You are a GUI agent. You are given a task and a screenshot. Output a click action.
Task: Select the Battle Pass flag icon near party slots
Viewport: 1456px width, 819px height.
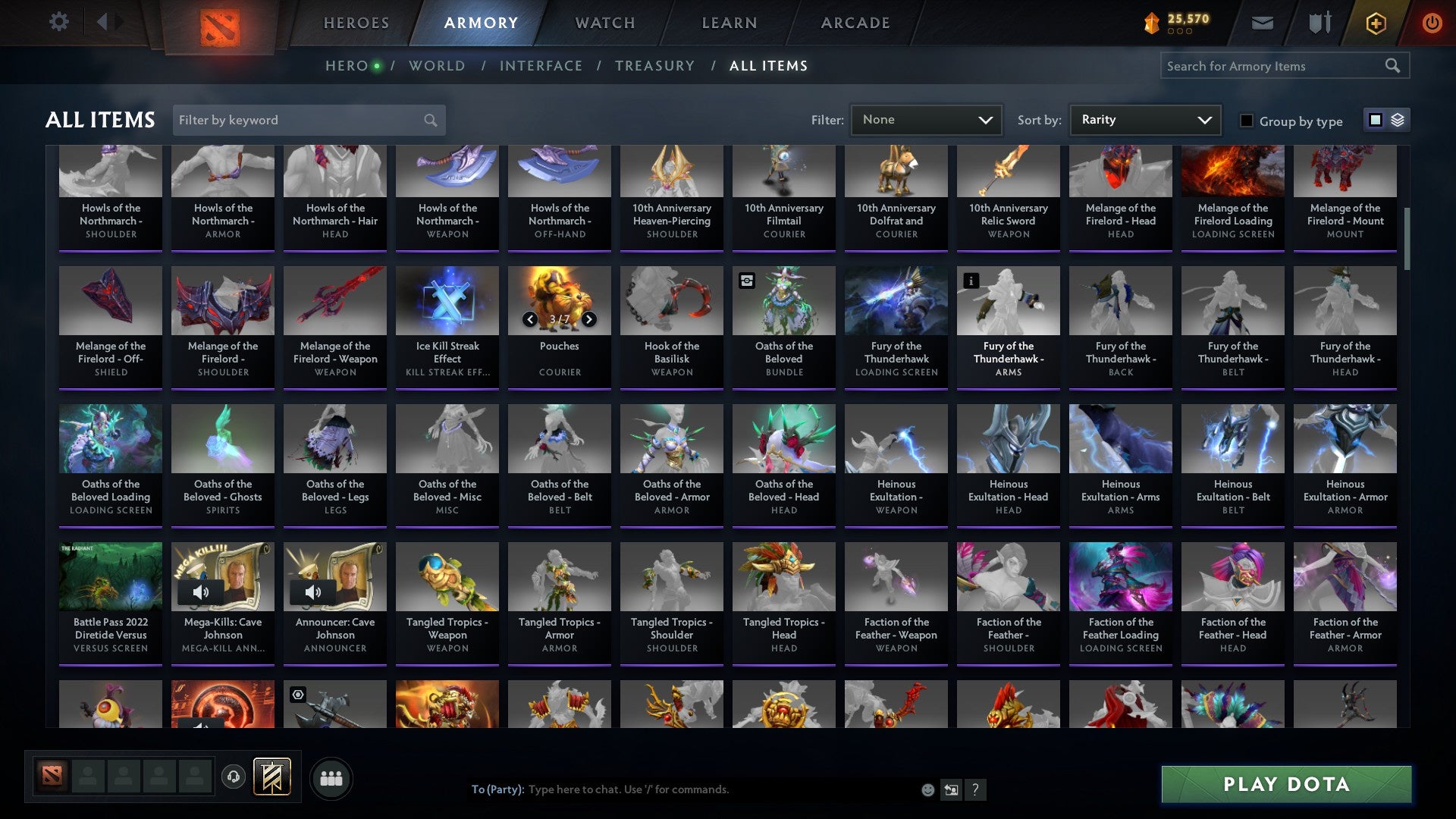click(x=271, y=777)
